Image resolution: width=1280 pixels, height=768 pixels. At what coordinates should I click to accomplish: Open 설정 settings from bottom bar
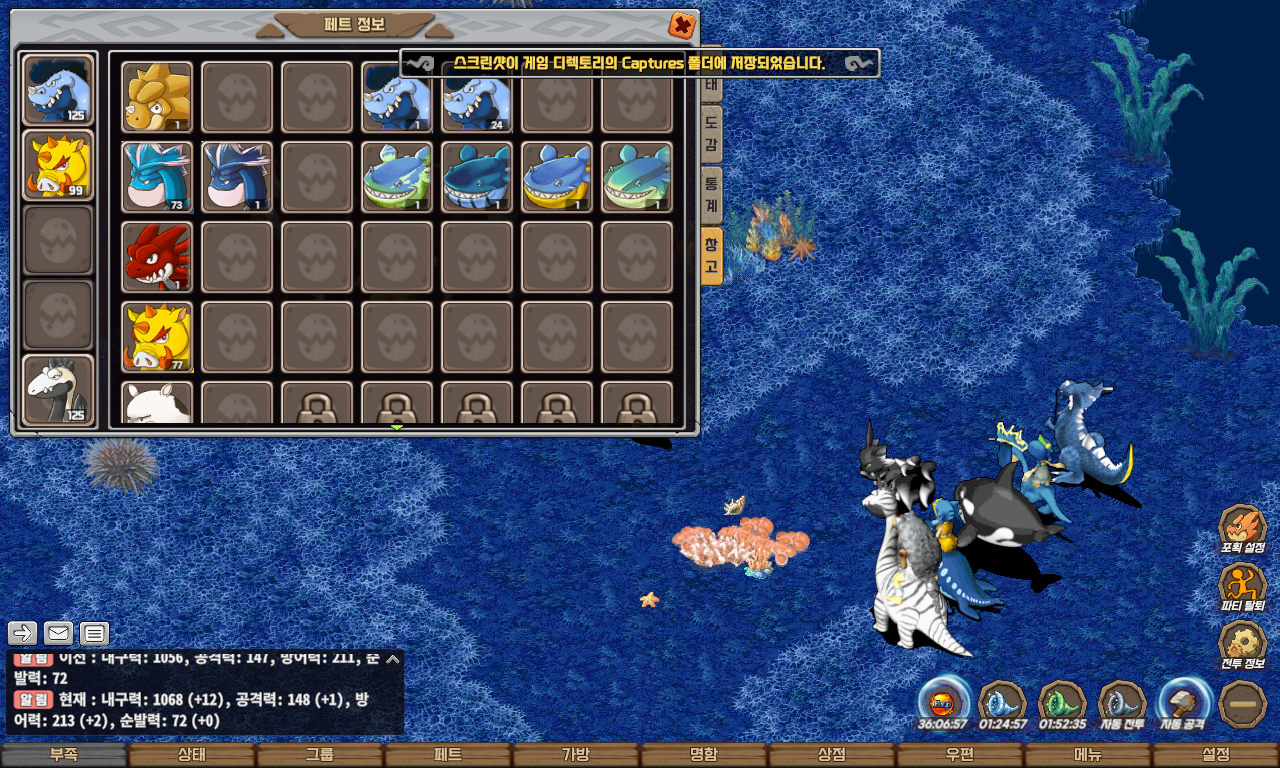pos(1216,755)
